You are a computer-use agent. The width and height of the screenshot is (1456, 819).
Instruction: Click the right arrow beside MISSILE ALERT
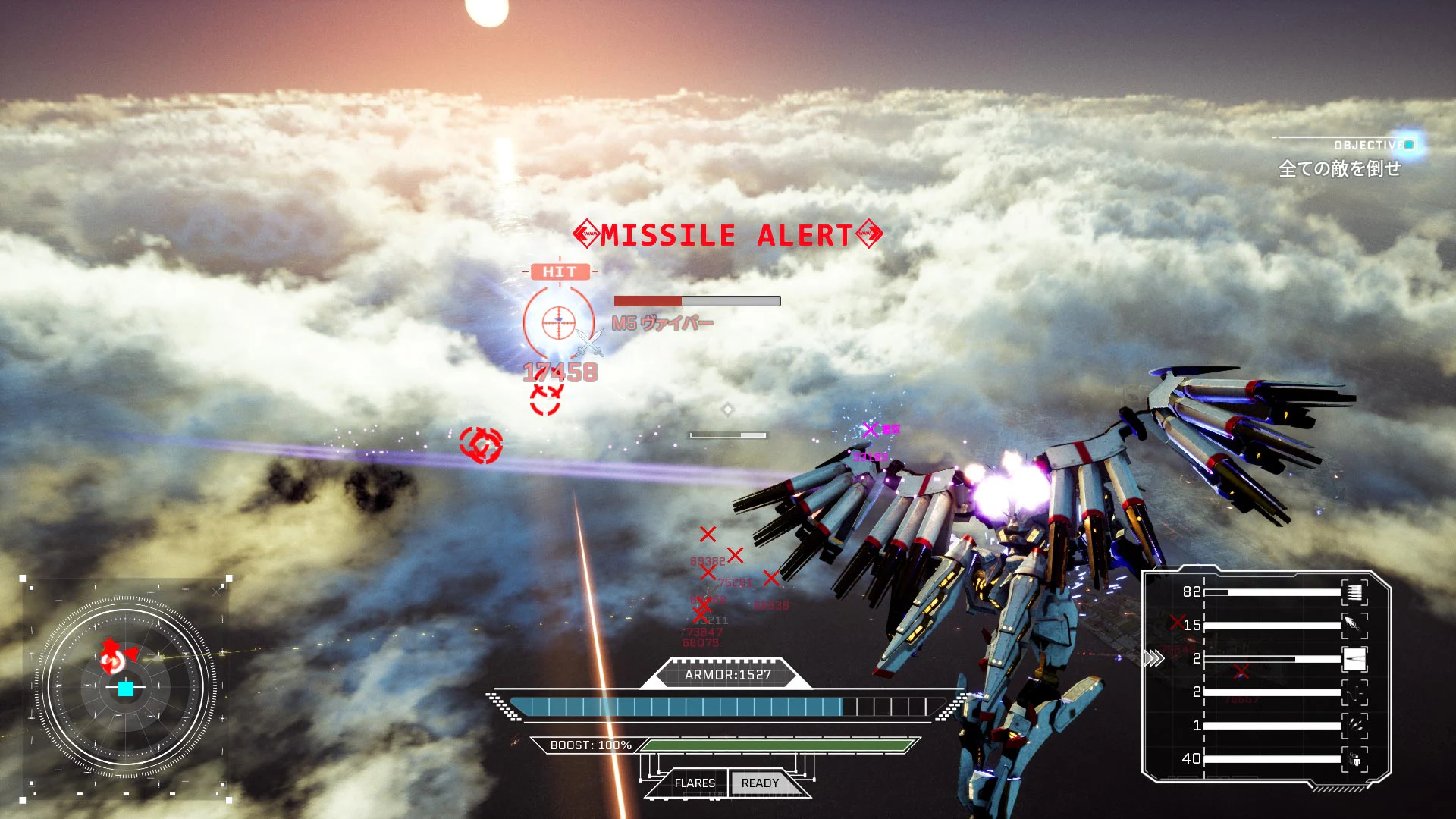871,234
